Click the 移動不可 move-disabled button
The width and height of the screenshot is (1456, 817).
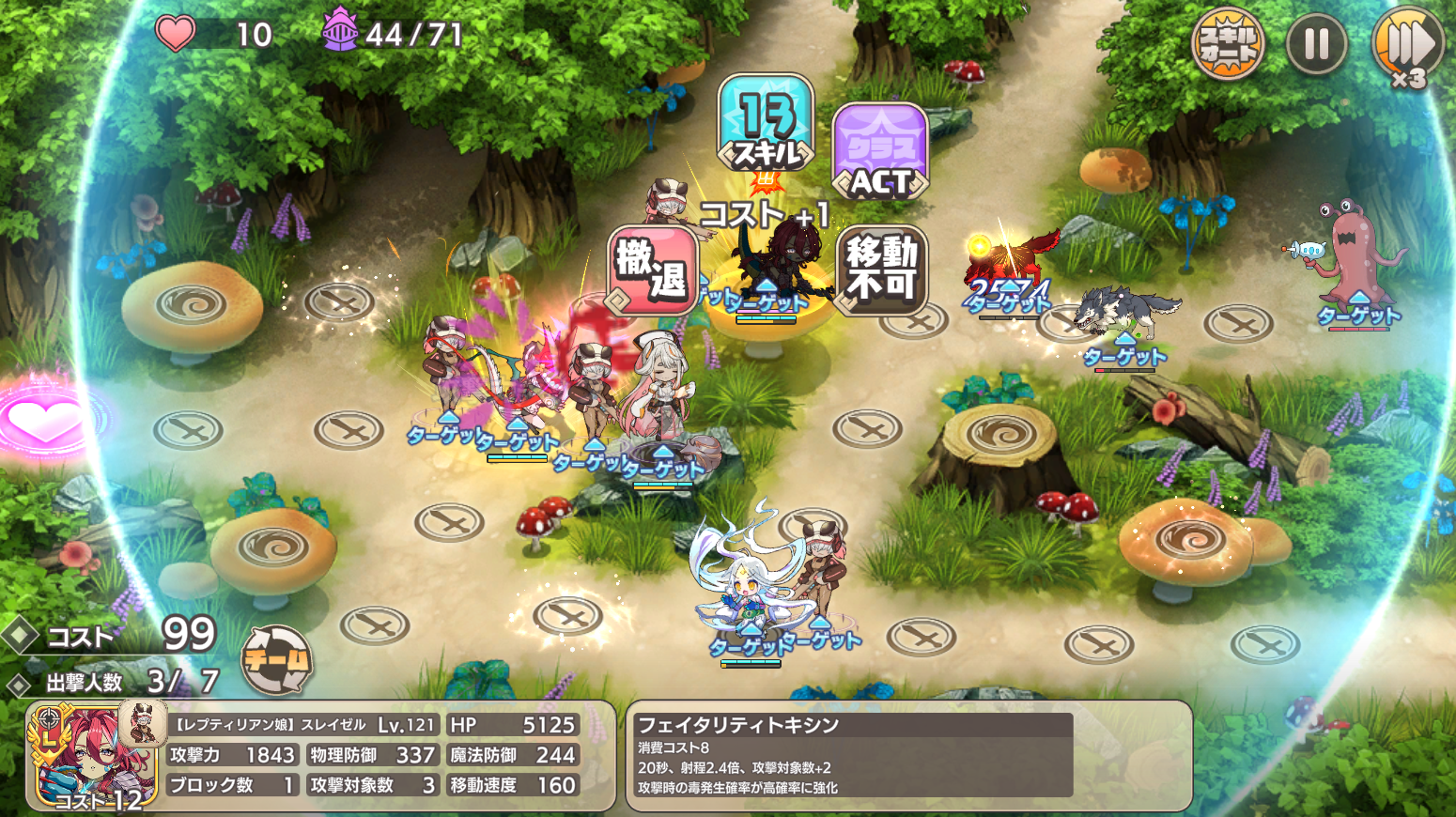(881, 268)
